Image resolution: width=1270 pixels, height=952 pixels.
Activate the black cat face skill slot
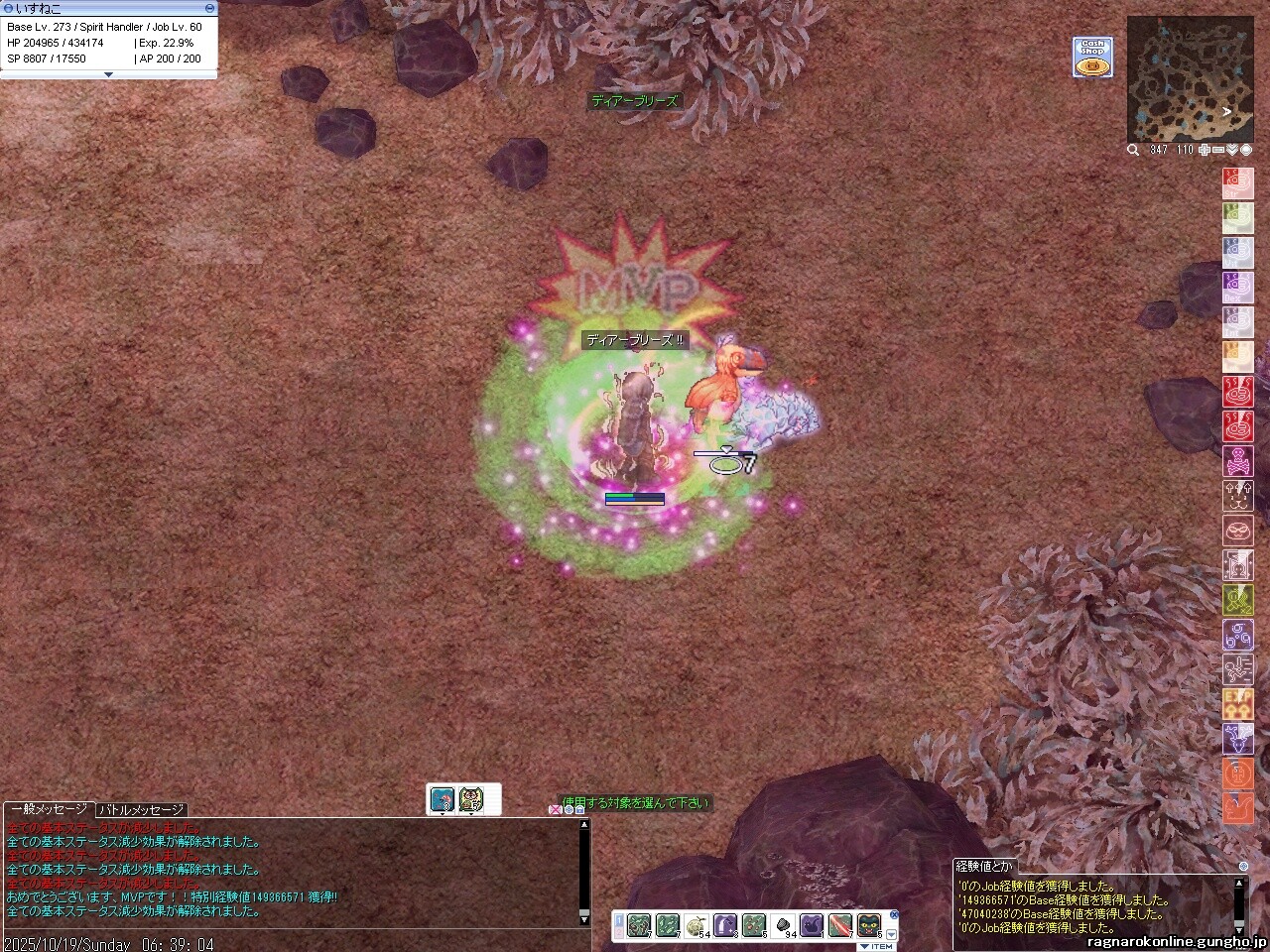(869, 924)
